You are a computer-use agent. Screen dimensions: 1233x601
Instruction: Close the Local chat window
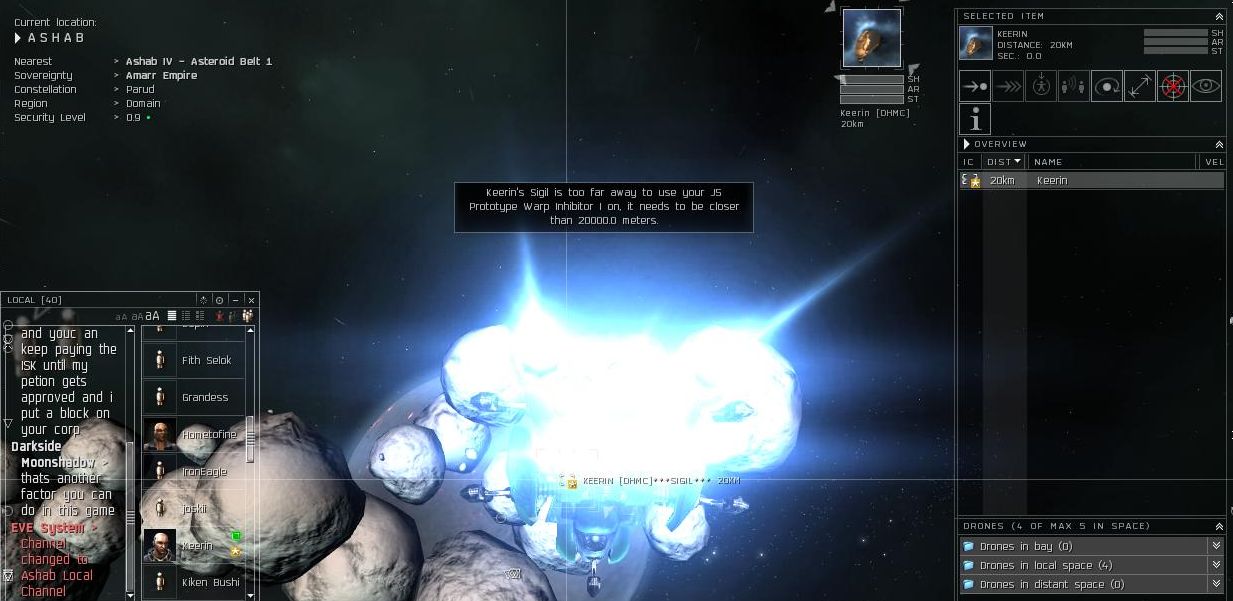point(251,300)
